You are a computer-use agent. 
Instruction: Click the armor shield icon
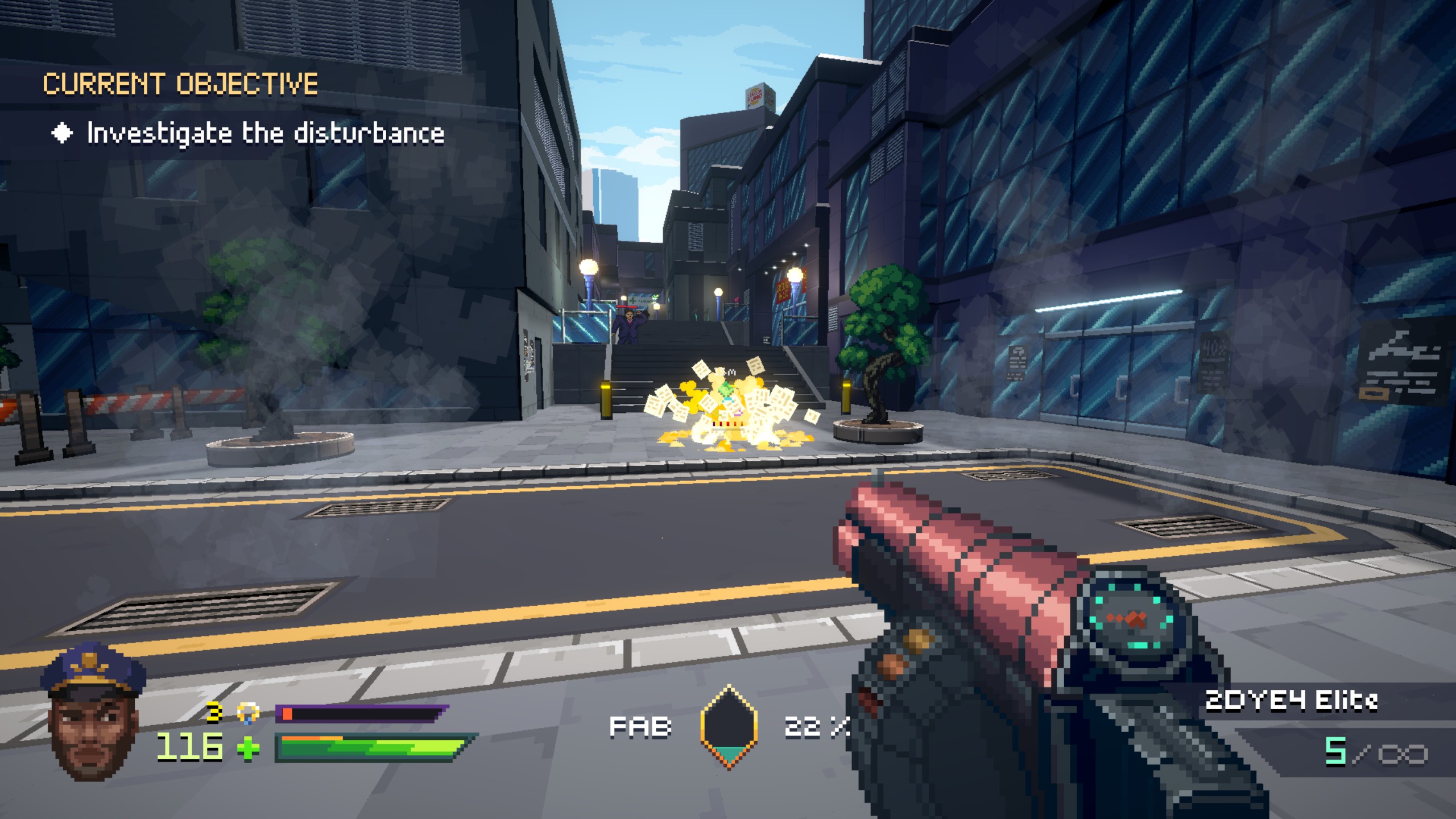coord(248,712)
